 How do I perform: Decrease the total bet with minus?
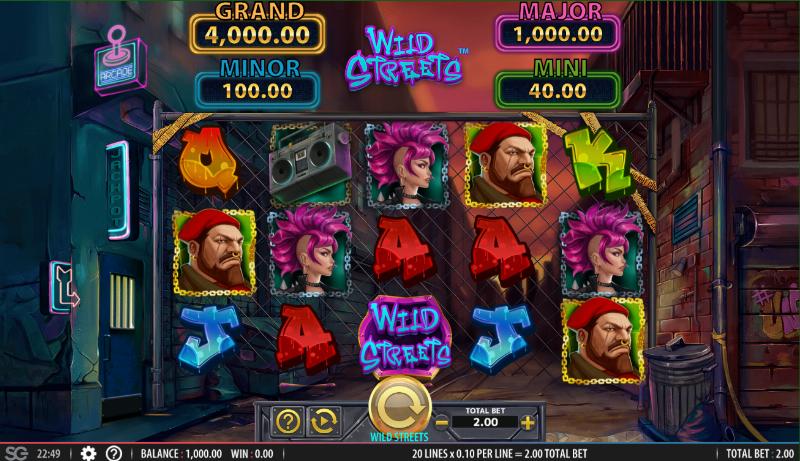coord(439,423)
